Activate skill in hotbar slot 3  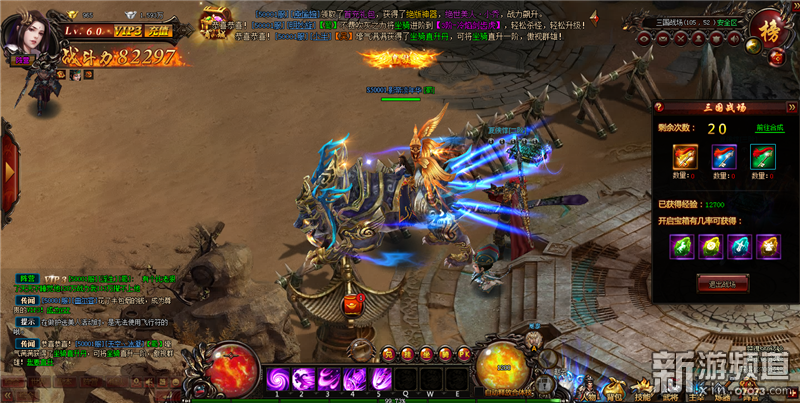click(x=328, y=380)
